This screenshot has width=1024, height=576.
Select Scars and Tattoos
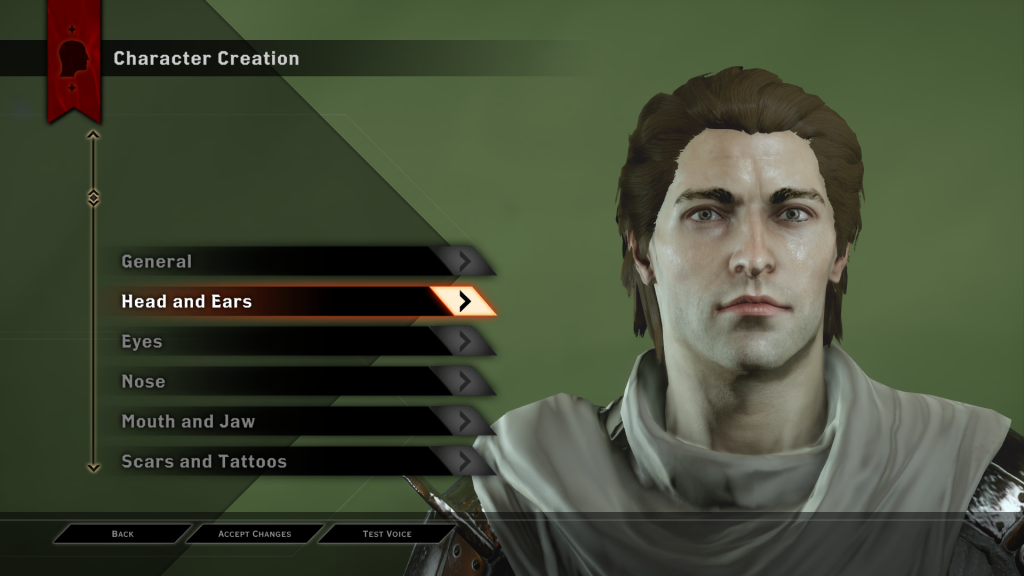300,462
